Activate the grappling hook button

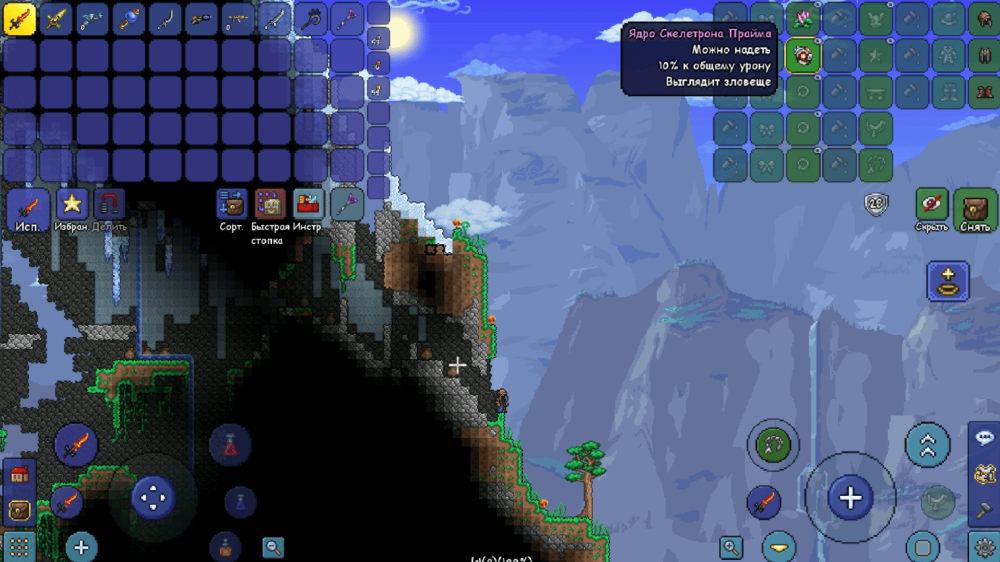773,444
